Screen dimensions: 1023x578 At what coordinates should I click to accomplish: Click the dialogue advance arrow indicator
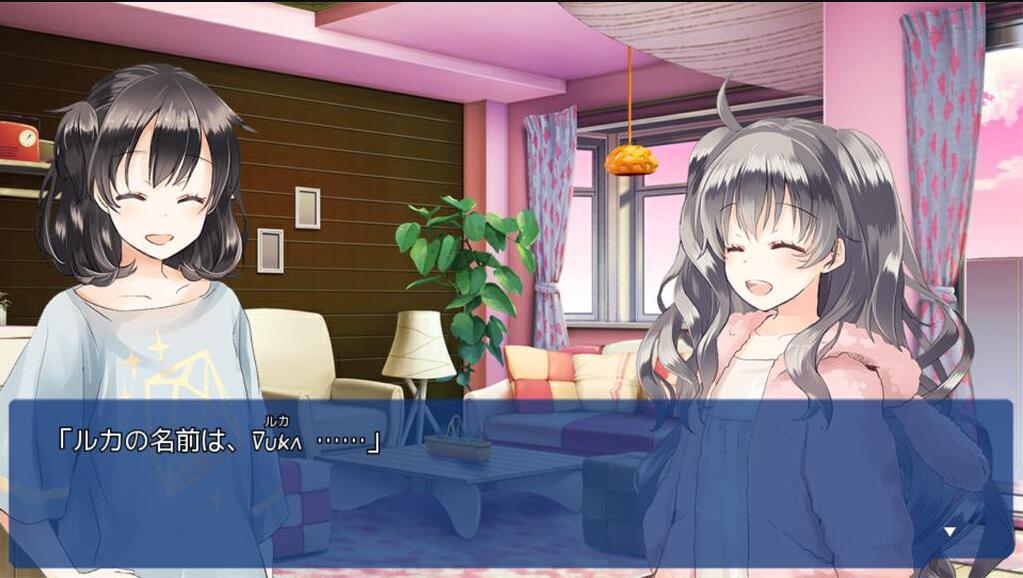tap(950, 532)
